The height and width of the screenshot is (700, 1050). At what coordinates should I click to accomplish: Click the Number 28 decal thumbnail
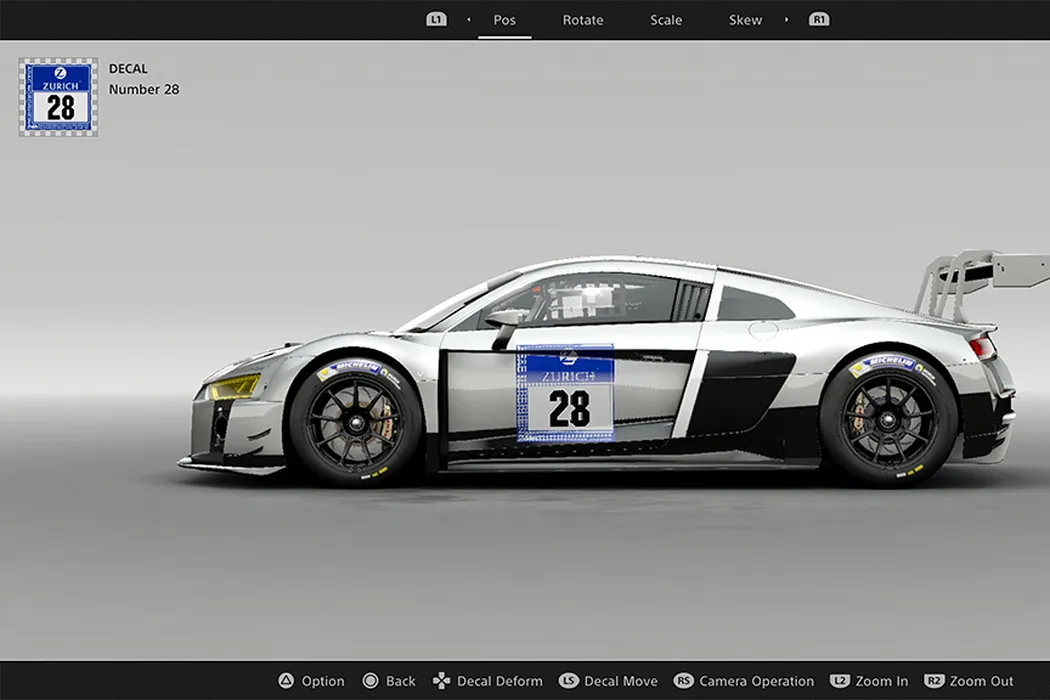pyautogui.click(x=59, y=97)
